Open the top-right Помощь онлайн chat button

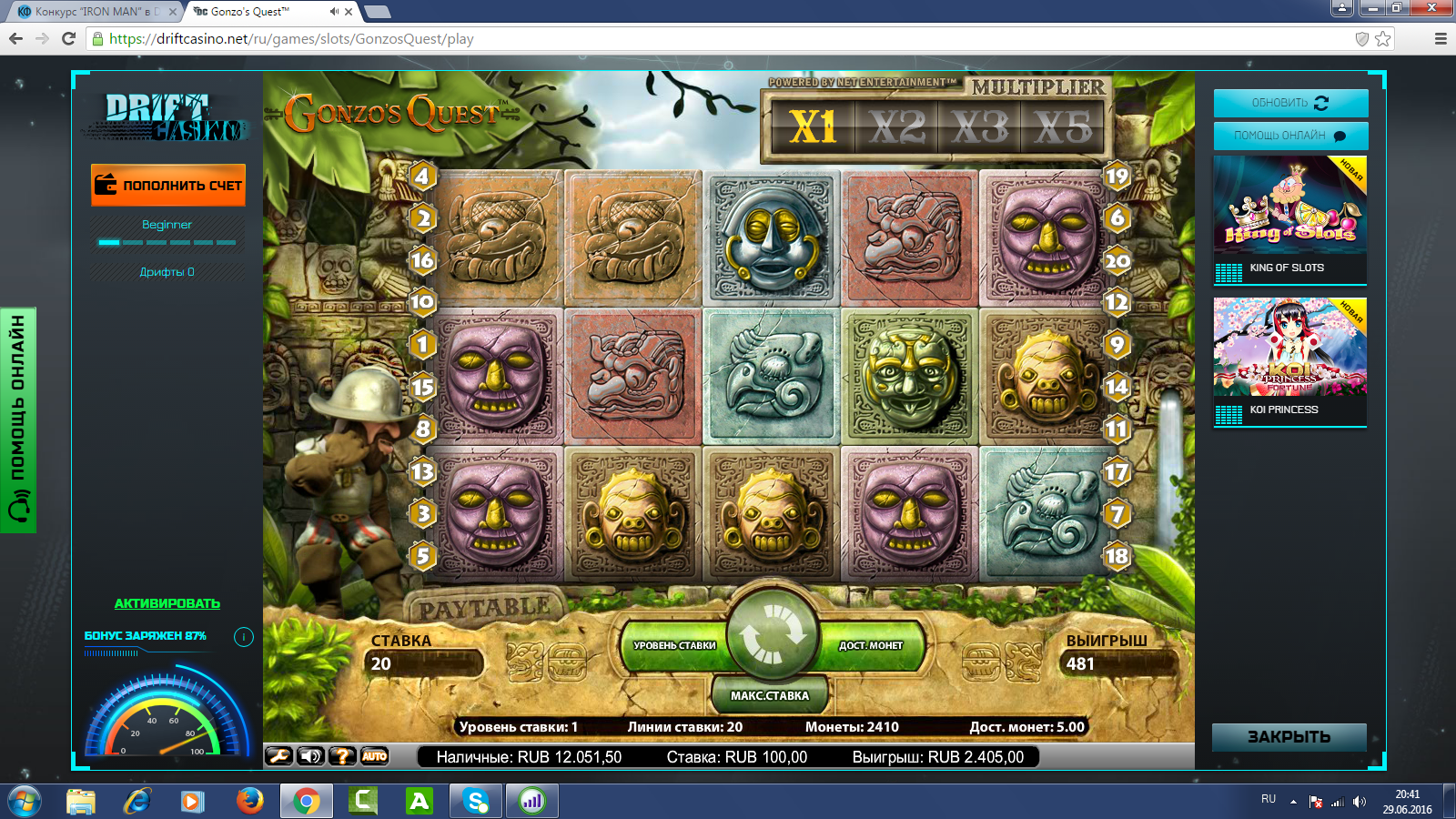click(x=1290, y=136)
